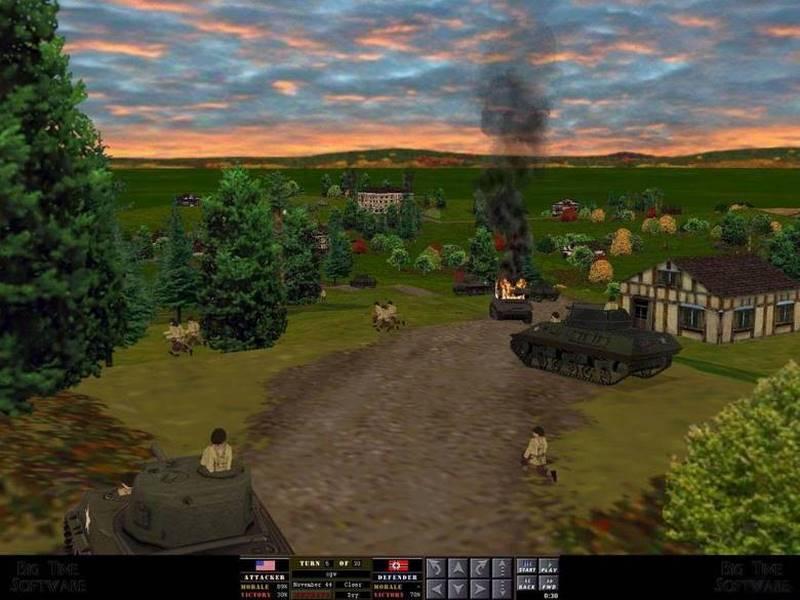This screenshot has height=600, width=800.
Task: Move the camera forward with the up arrow
Action: coord(458,568)
